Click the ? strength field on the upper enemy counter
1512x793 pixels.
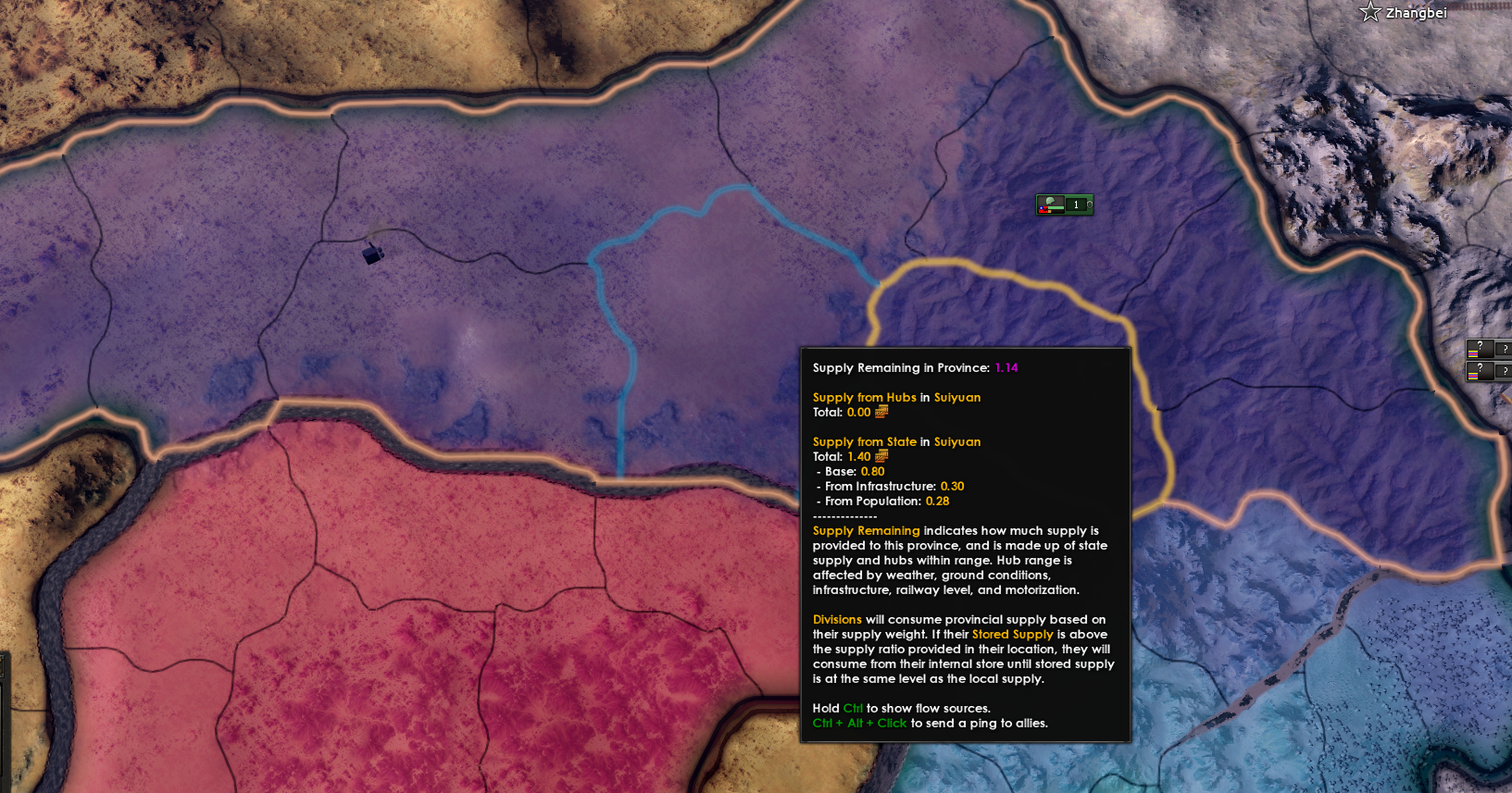click(1505, 349)
